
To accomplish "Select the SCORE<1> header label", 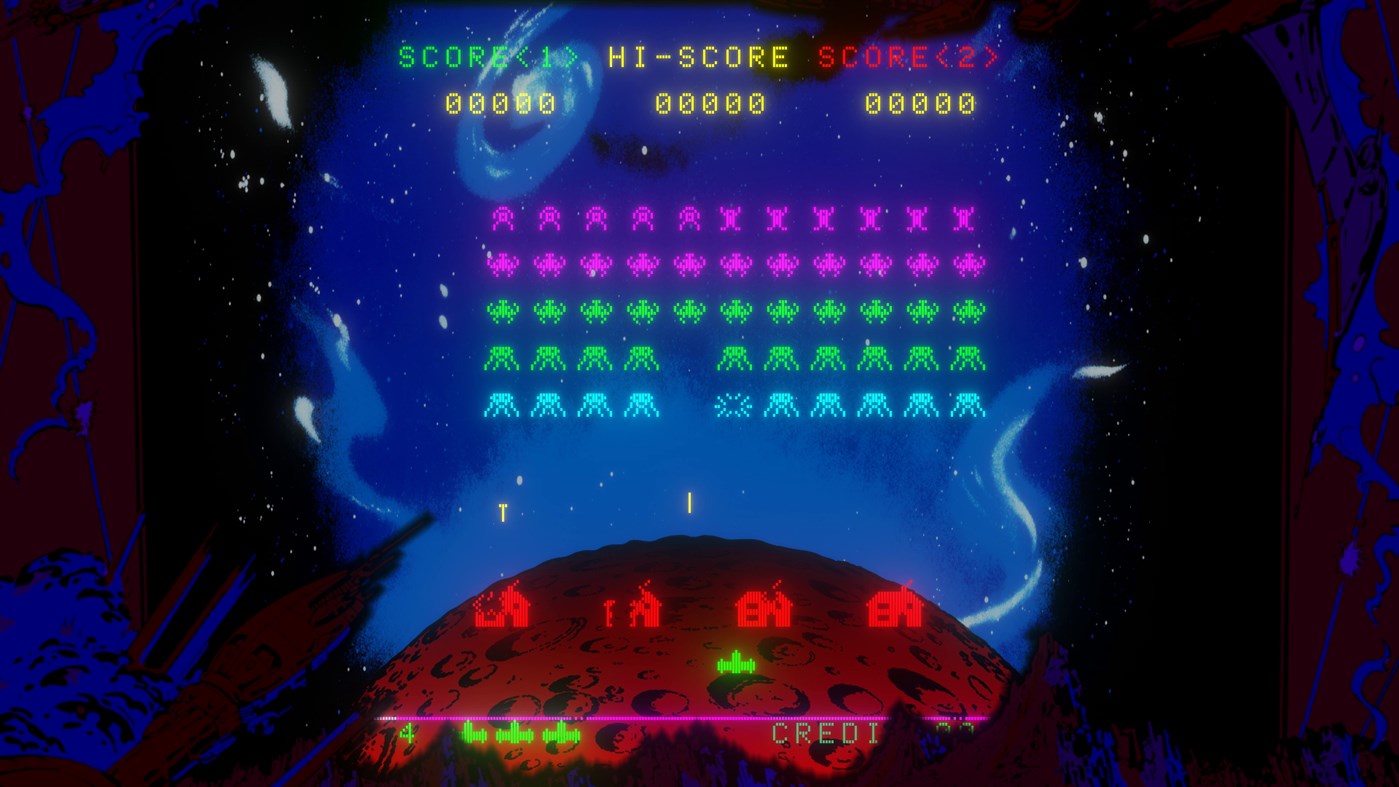I will [490, 57].
